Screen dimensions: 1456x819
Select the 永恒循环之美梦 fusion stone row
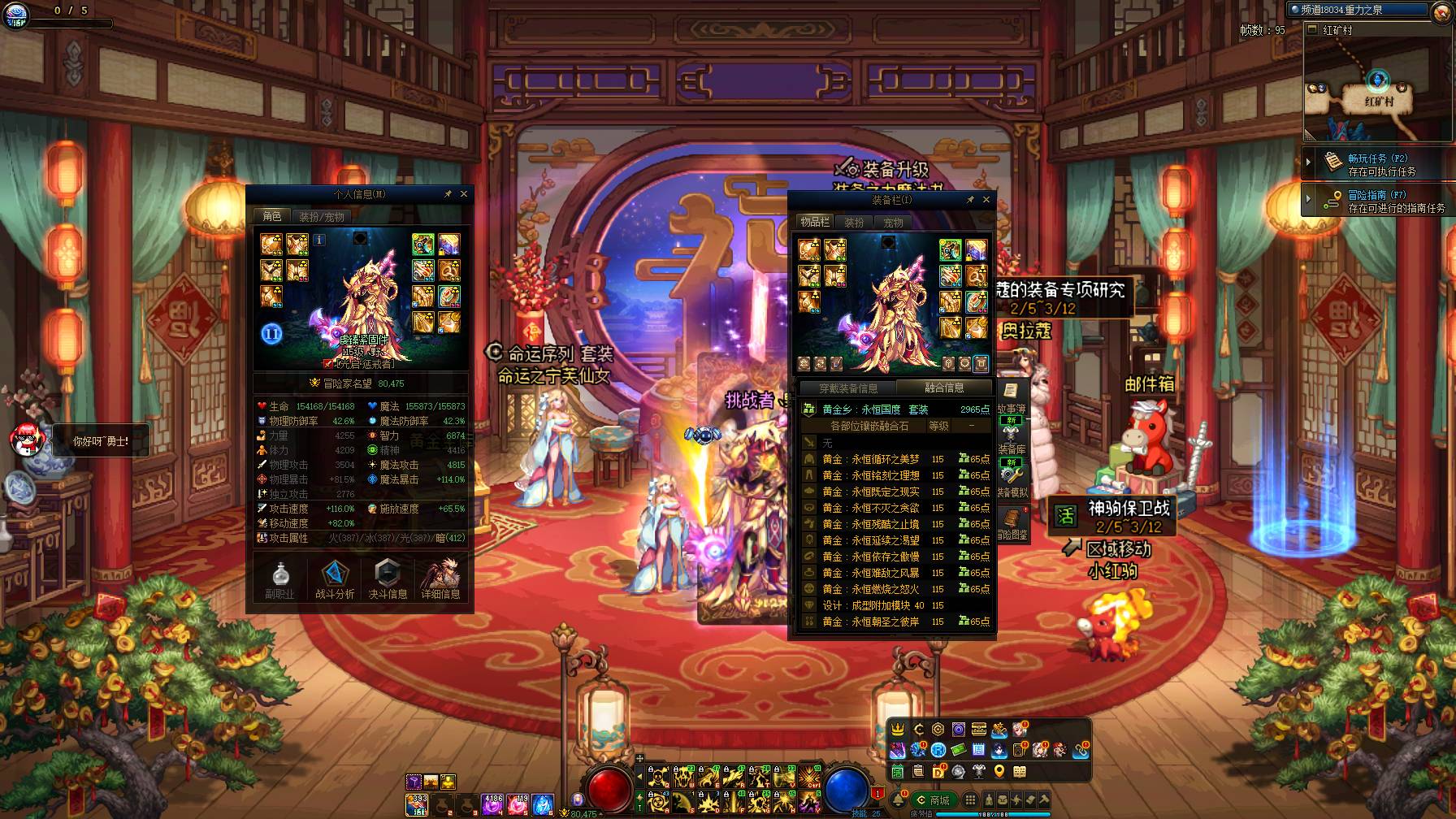(x=894, y=459)
